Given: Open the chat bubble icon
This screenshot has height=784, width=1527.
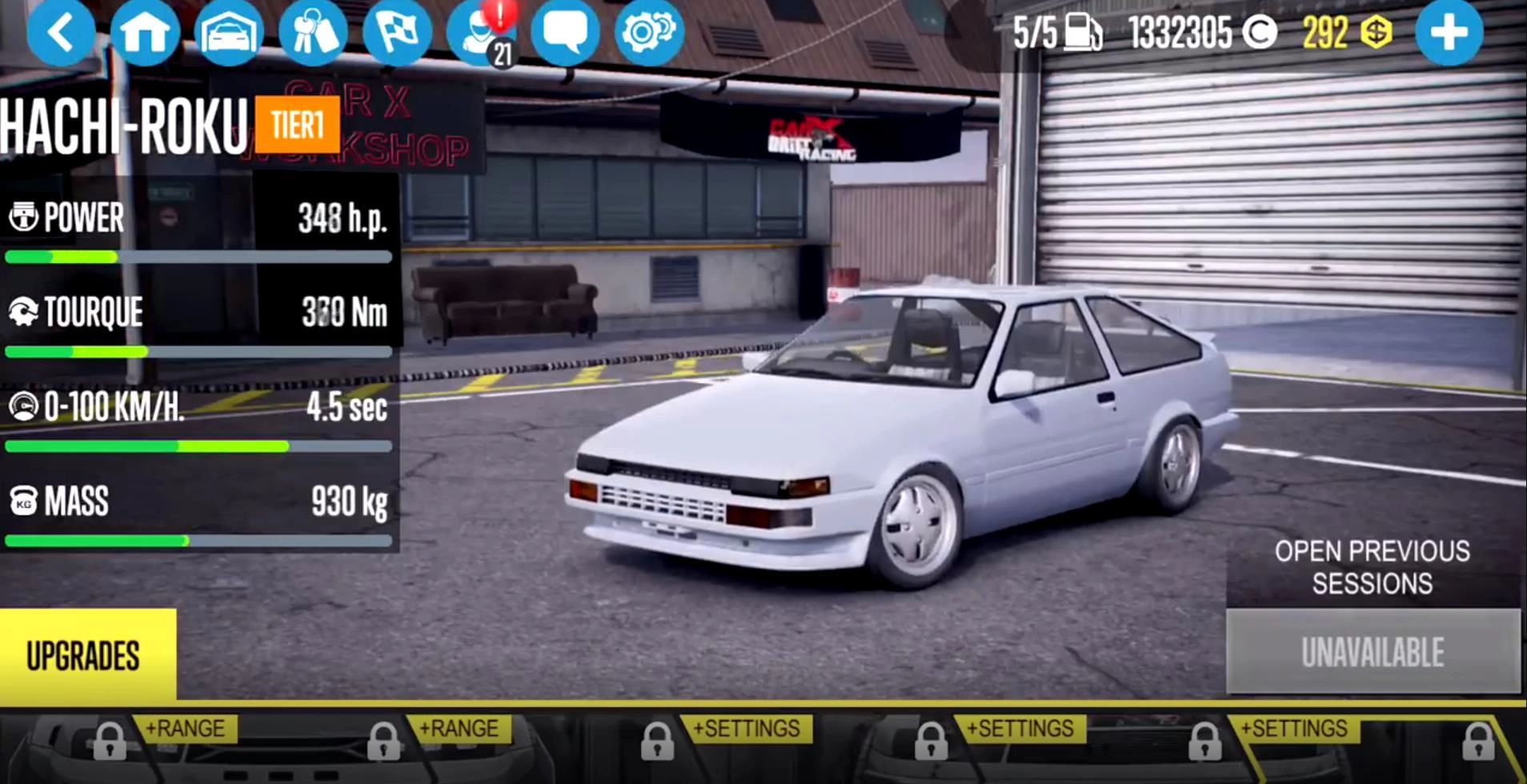Looking at the screenshot, I should (564, 32).
